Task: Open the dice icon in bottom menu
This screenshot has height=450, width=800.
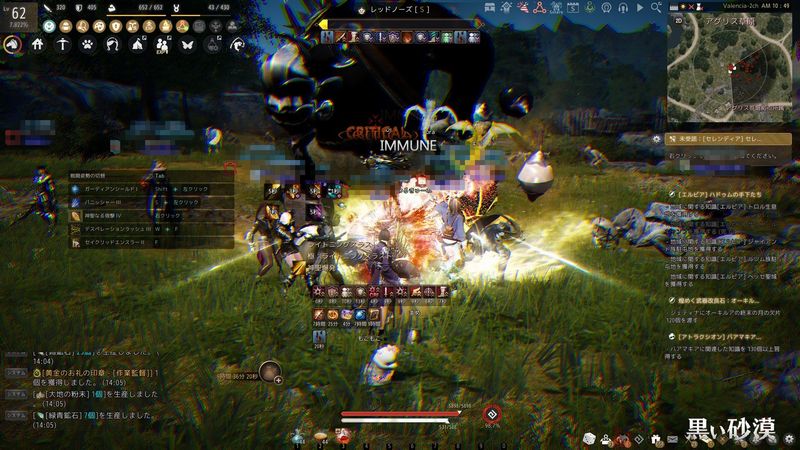Action: (x=590, y=439)
